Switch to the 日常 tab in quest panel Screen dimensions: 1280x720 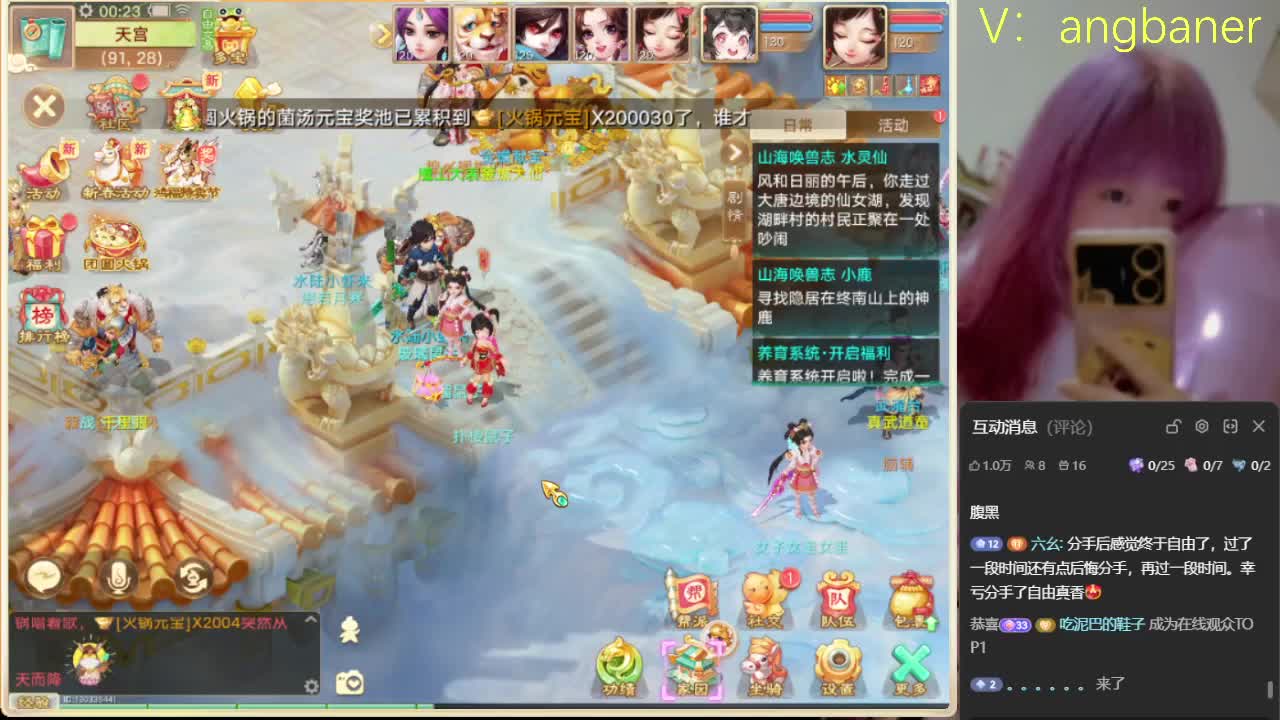(800, 124)
